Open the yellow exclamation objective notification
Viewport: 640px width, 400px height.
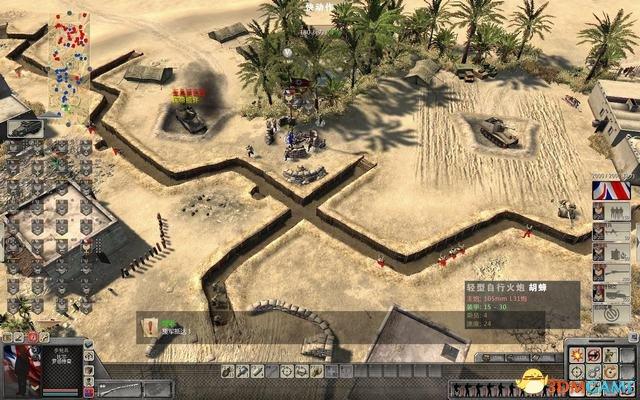click(x=150, y=324)
